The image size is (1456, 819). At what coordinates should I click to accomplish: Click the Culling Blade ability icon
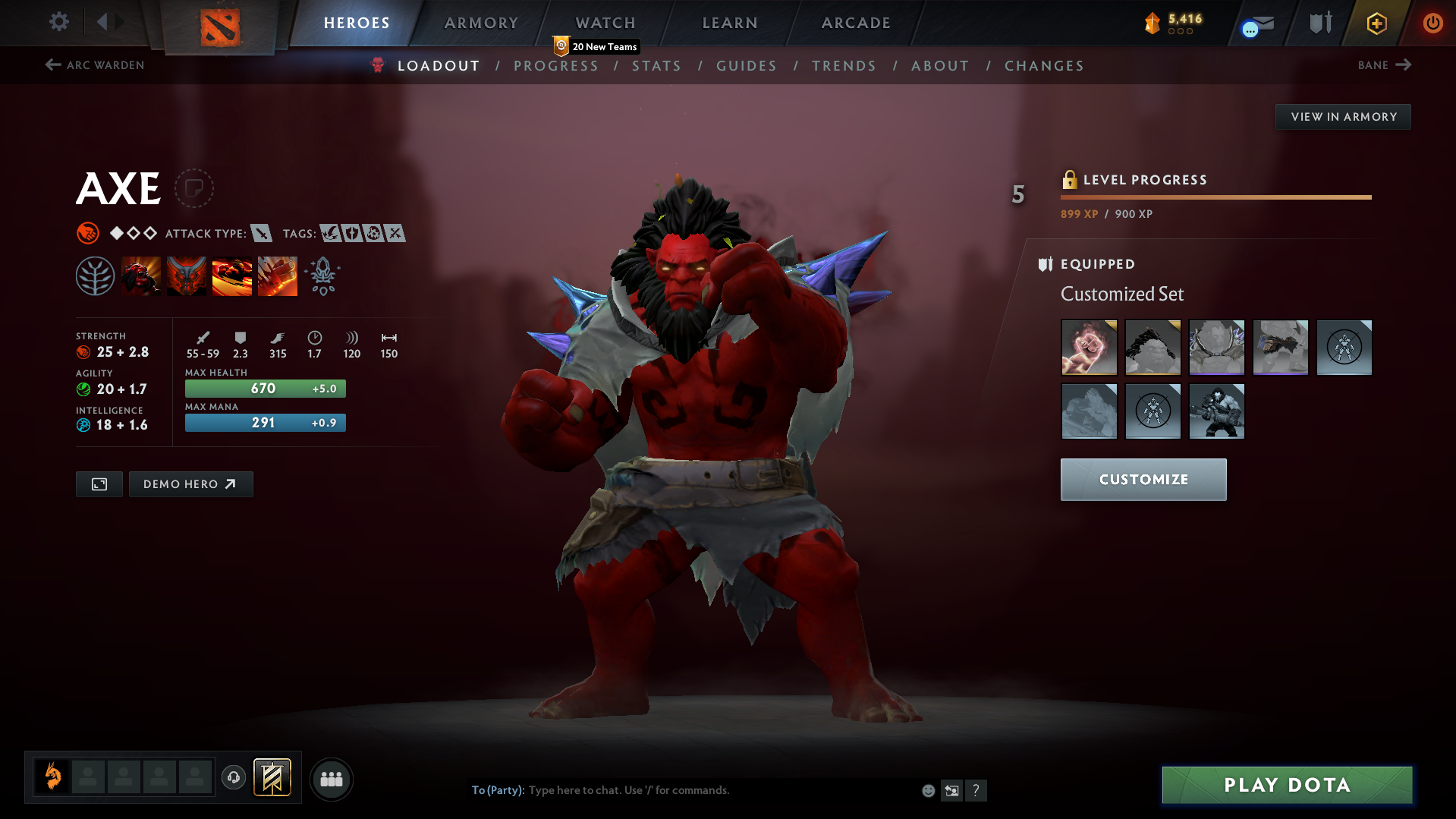pos(277,276)
